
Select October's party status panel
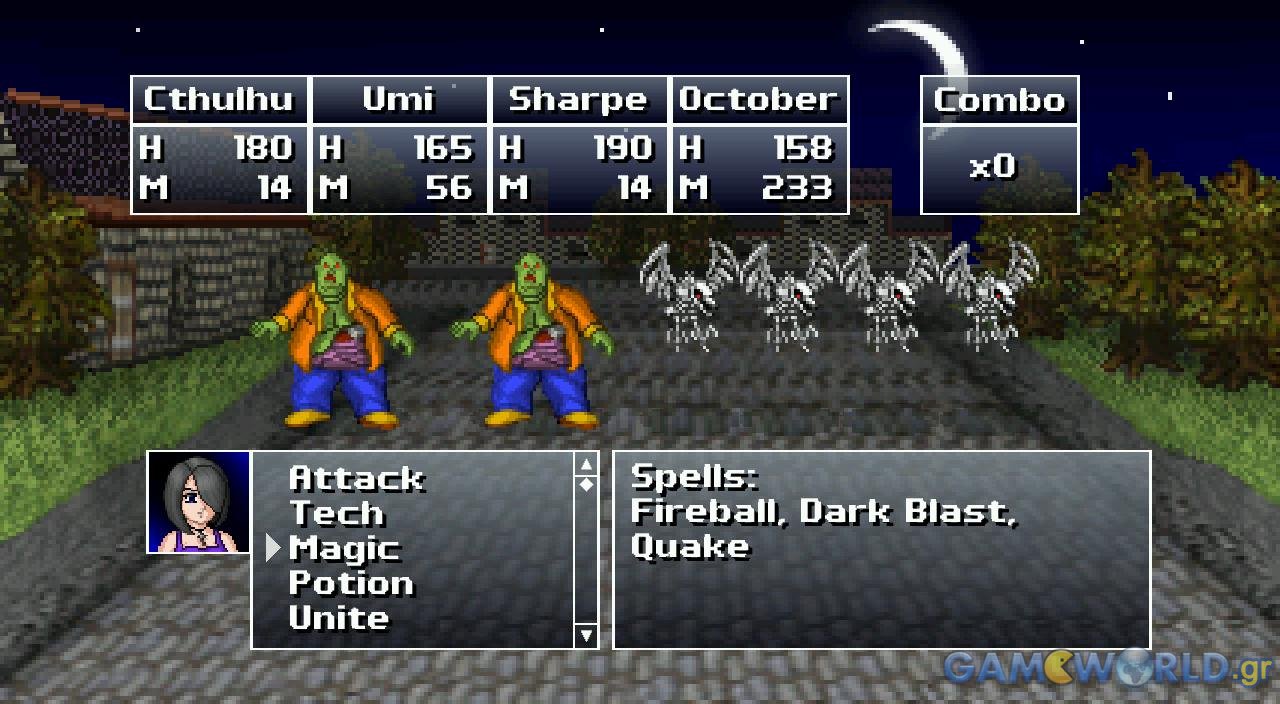[758, 145]
